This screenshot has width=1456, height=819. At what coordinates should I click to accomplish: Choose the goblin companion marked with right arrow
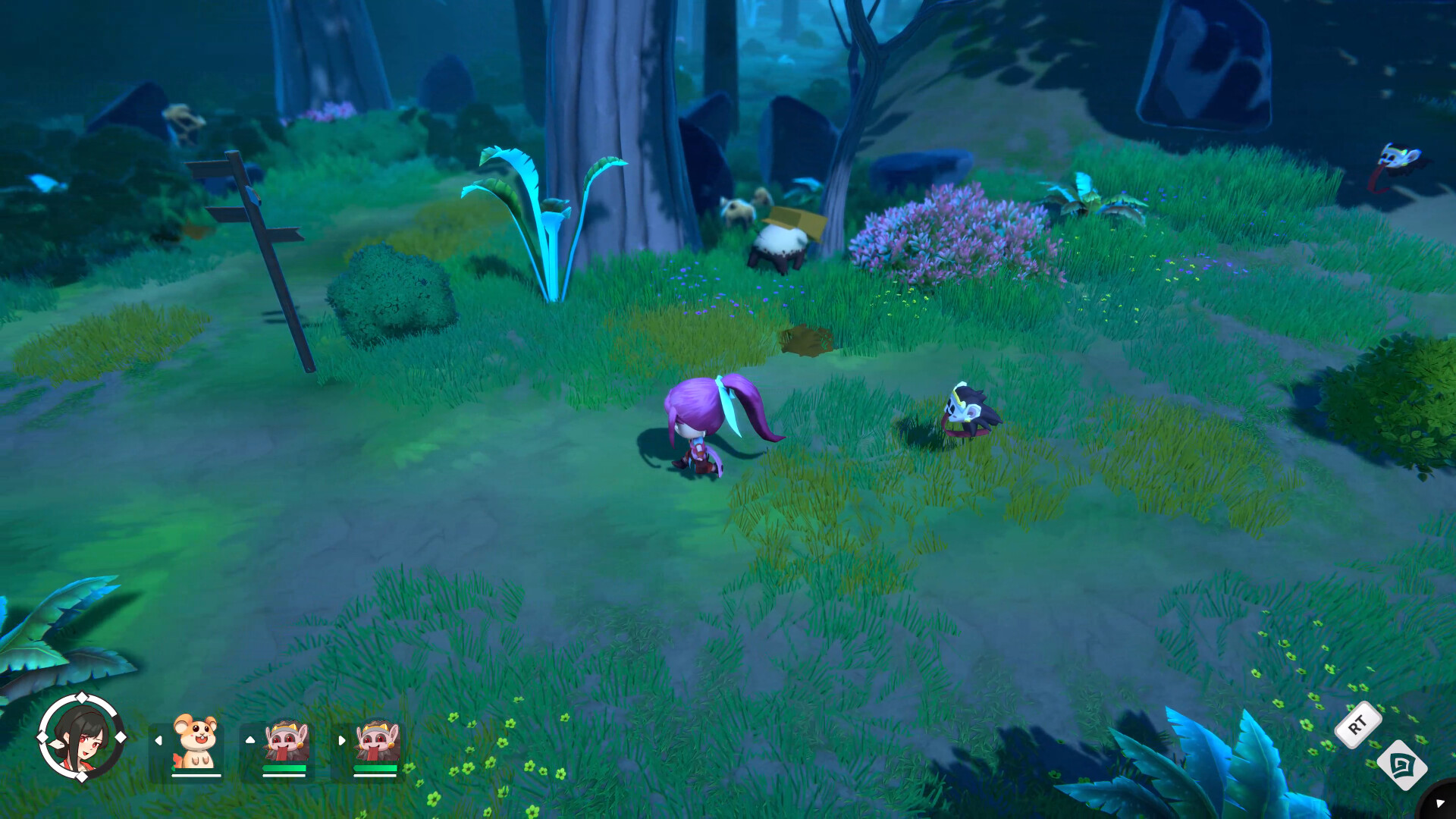coord(376,742)
